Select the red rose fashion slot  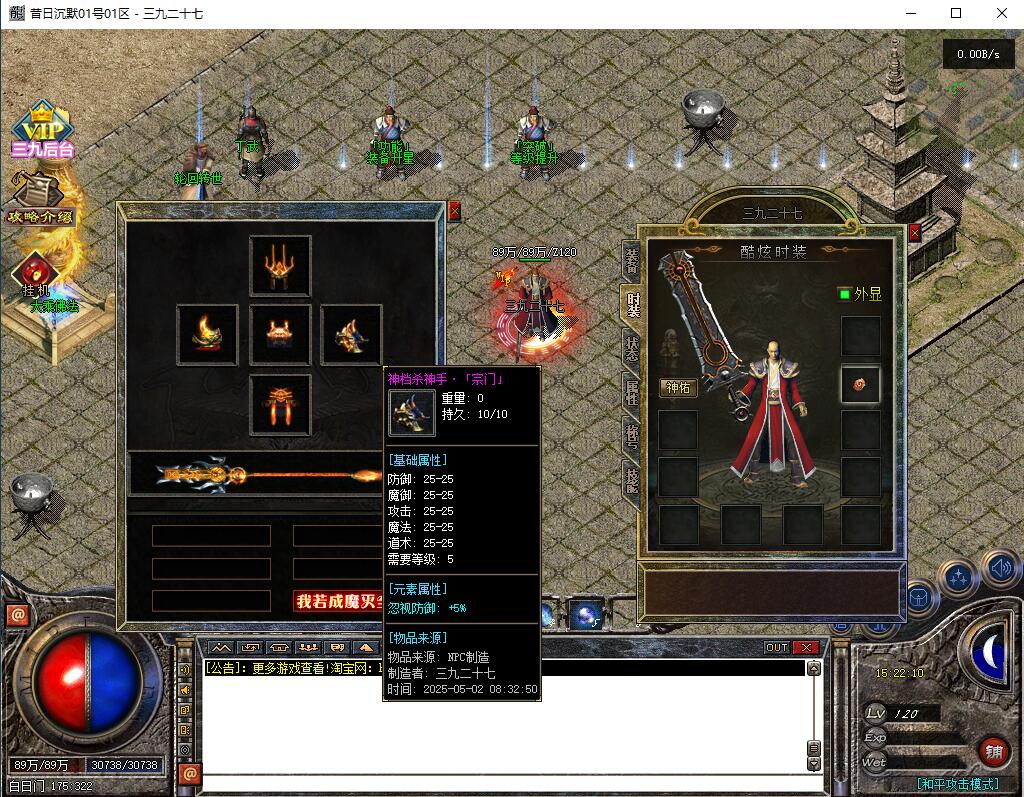[x=860, y=384]
